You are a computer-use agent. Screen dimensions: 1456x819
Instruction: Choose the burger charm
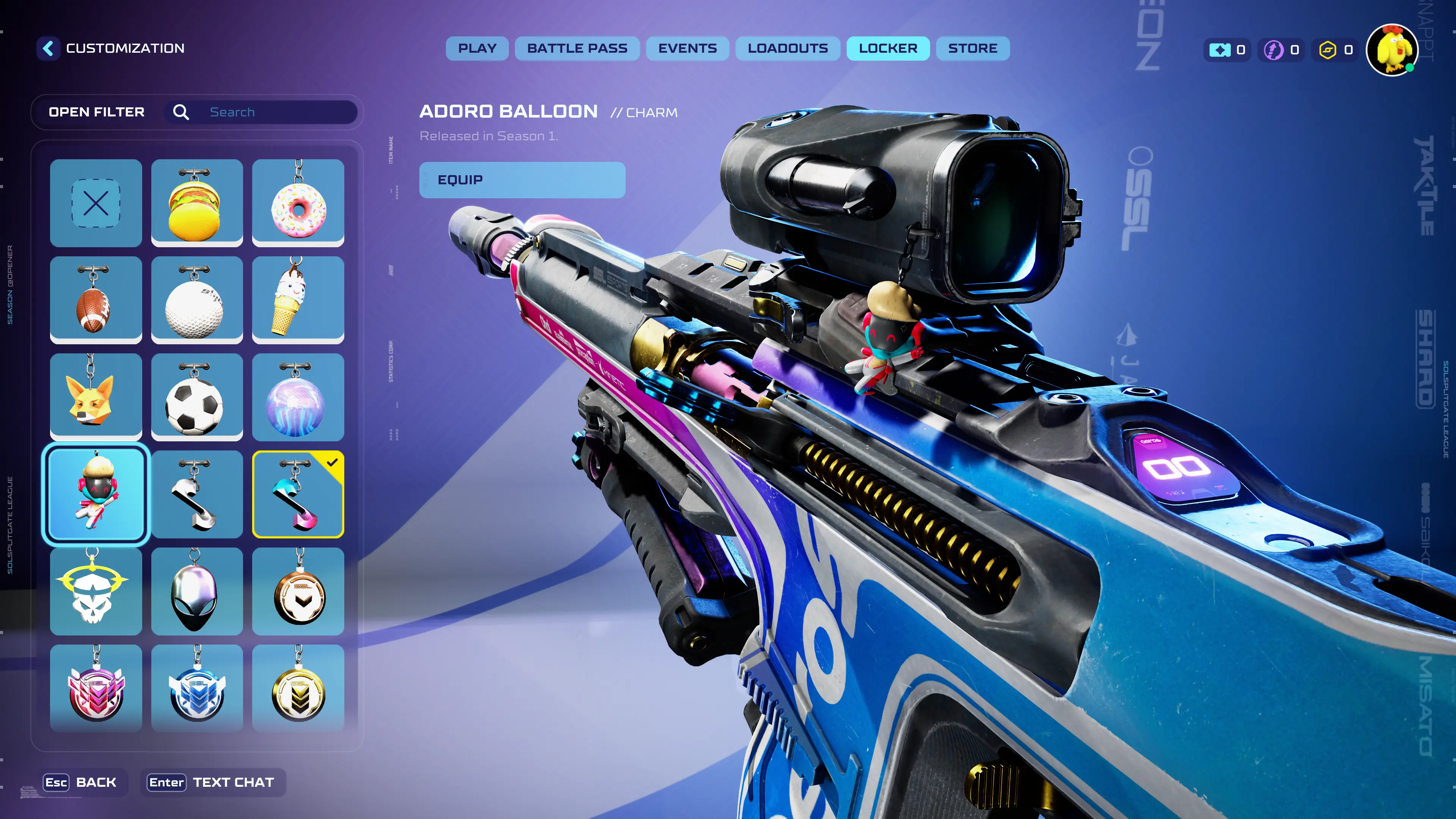[x=197, y=203]
